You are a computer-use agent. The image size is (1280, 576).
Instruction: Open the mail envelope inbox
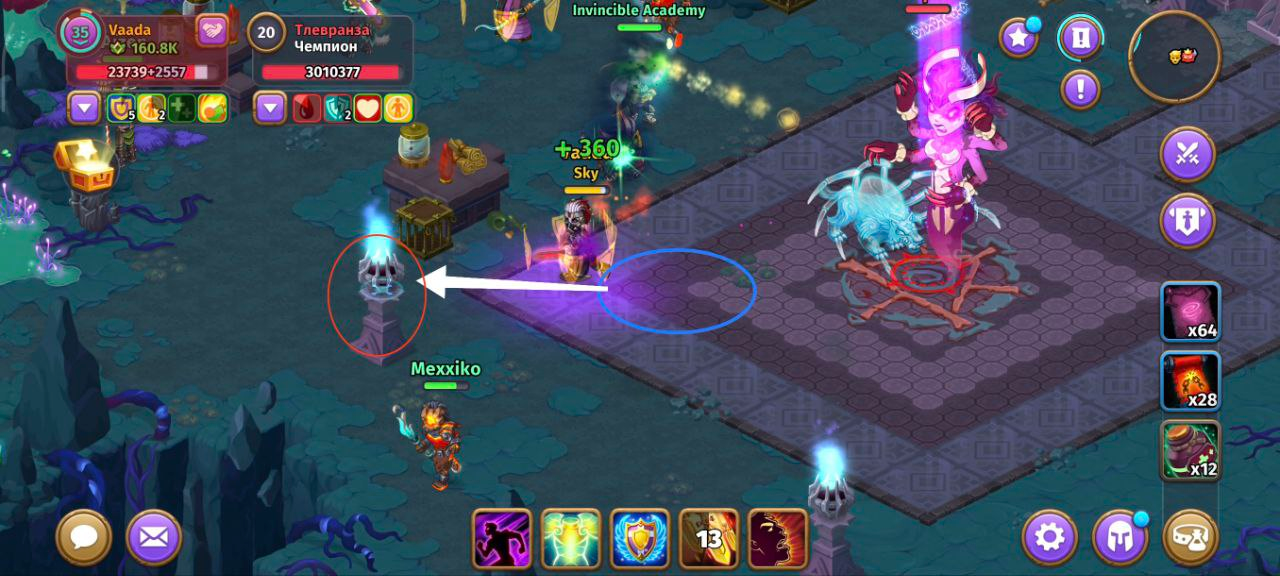(x=154, y=538)
